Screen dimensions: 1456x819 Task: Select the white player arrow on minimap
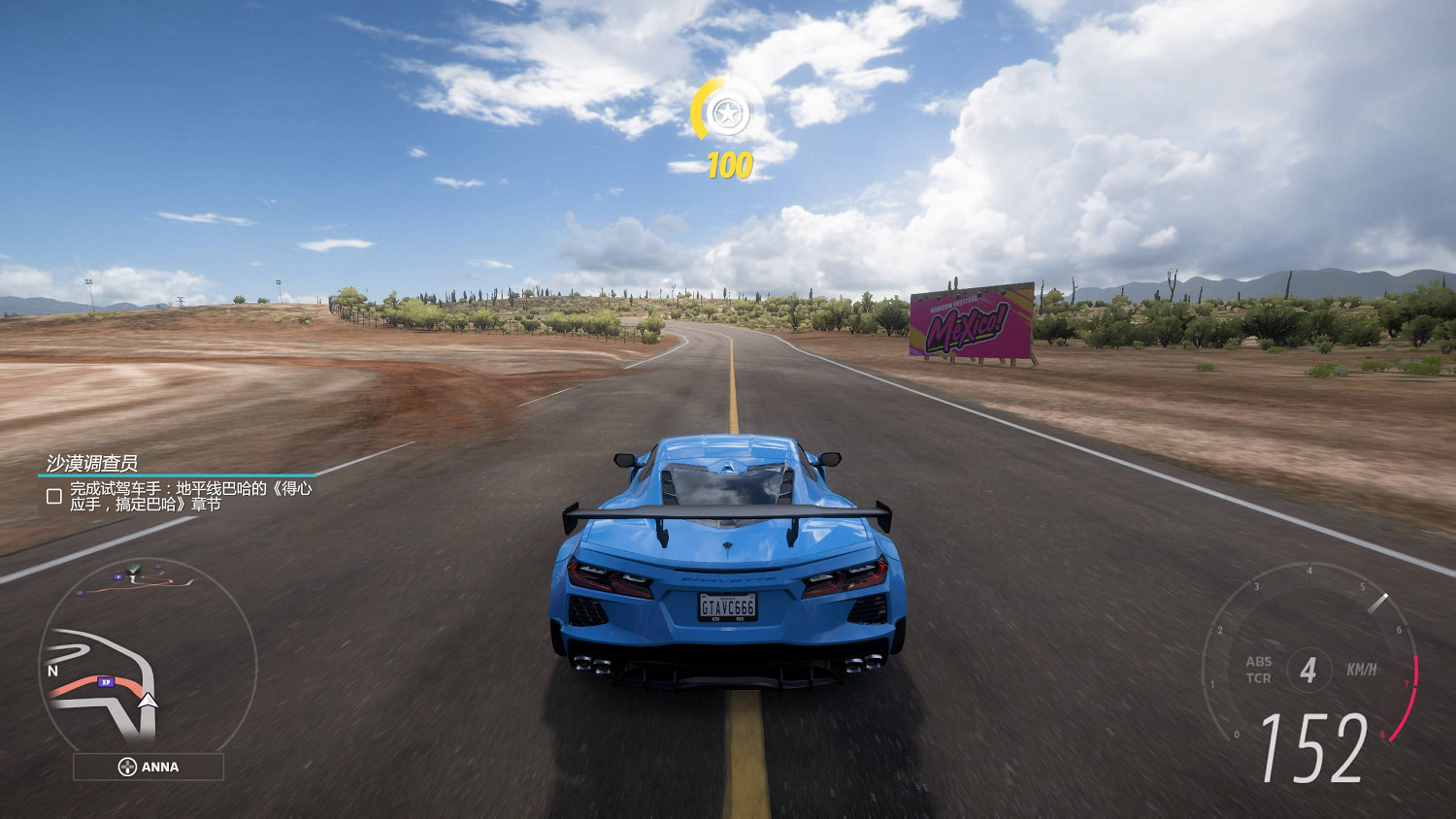148,701
